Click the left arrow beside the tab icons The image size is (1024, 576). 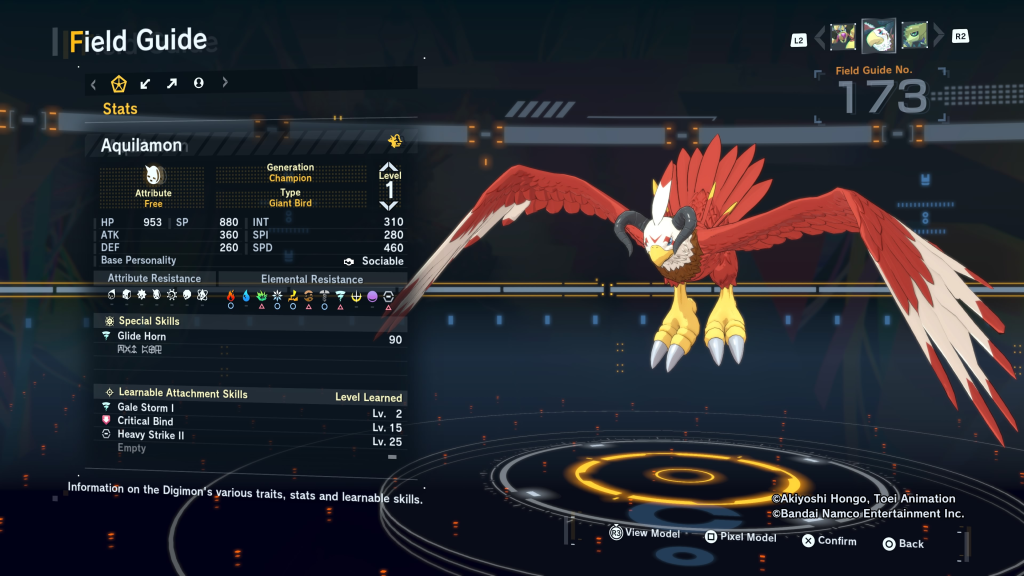(x=93, y=83)
